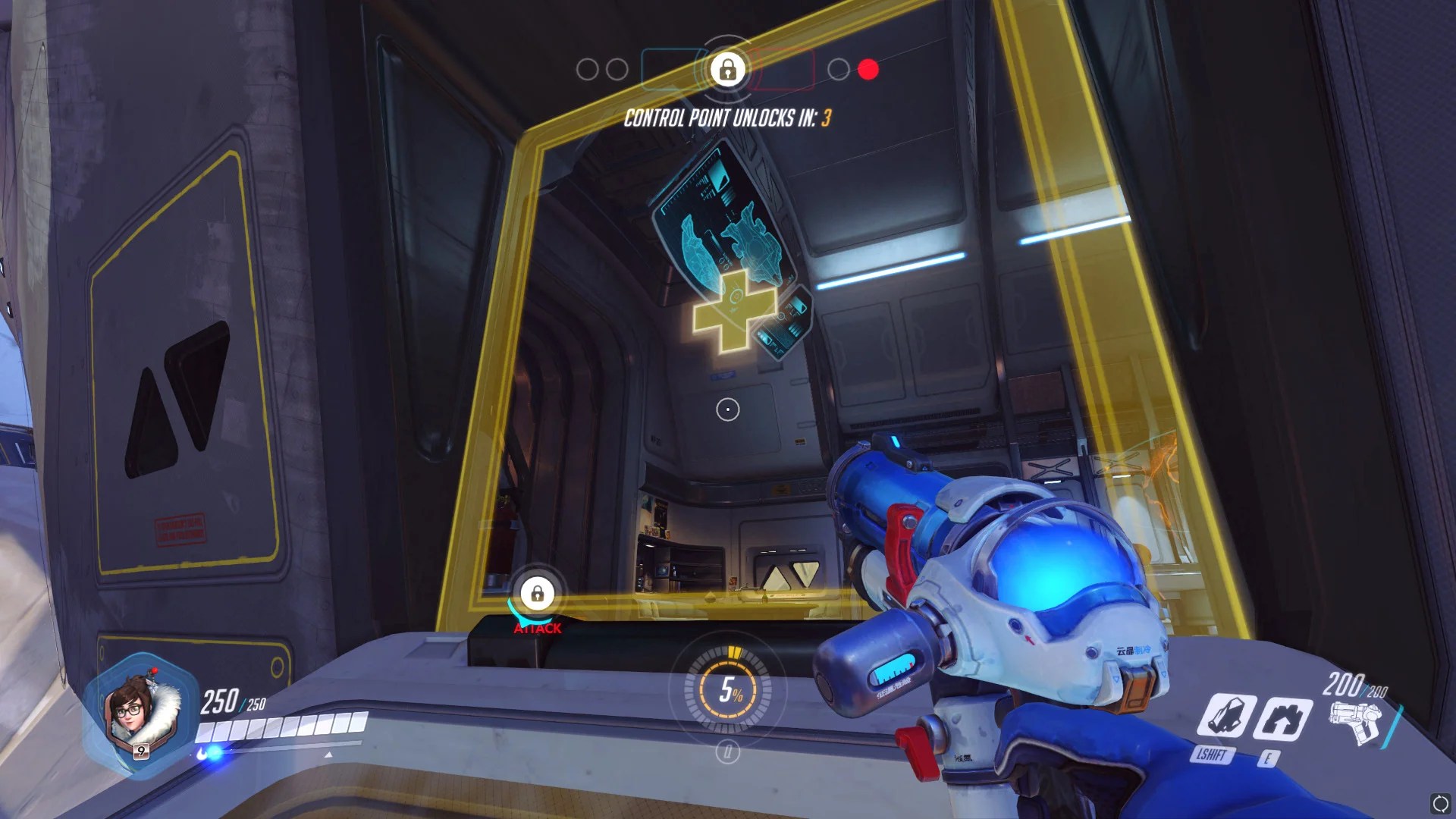Click the center crosshair reticle
This screenshot has width=1456, height=819.
click(728, 409)
